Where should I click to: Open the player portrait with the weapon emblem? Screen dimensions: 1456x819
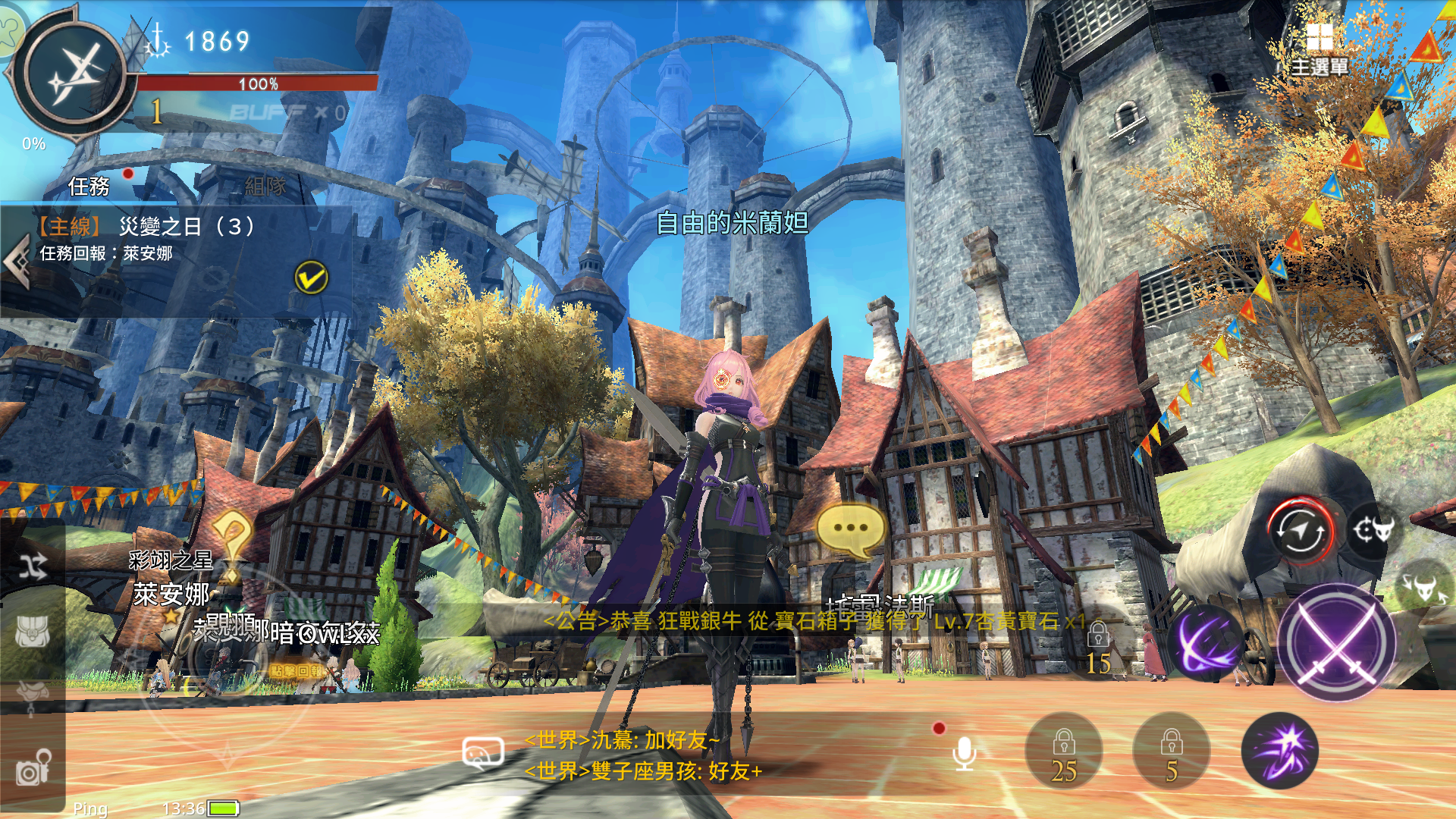pyautogui.click(x=74, y=74)
